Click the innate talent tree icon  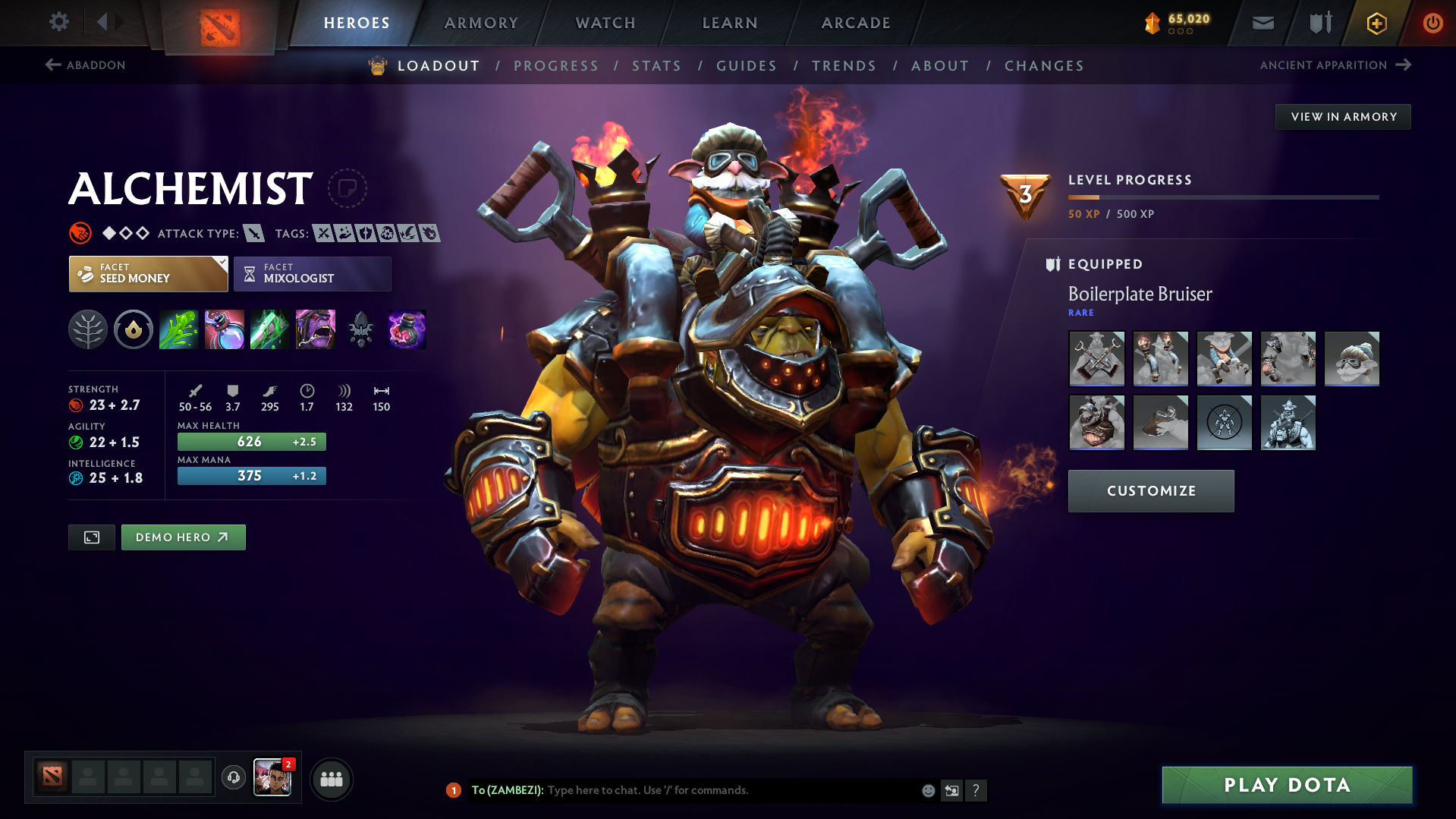tap(87, 329)
